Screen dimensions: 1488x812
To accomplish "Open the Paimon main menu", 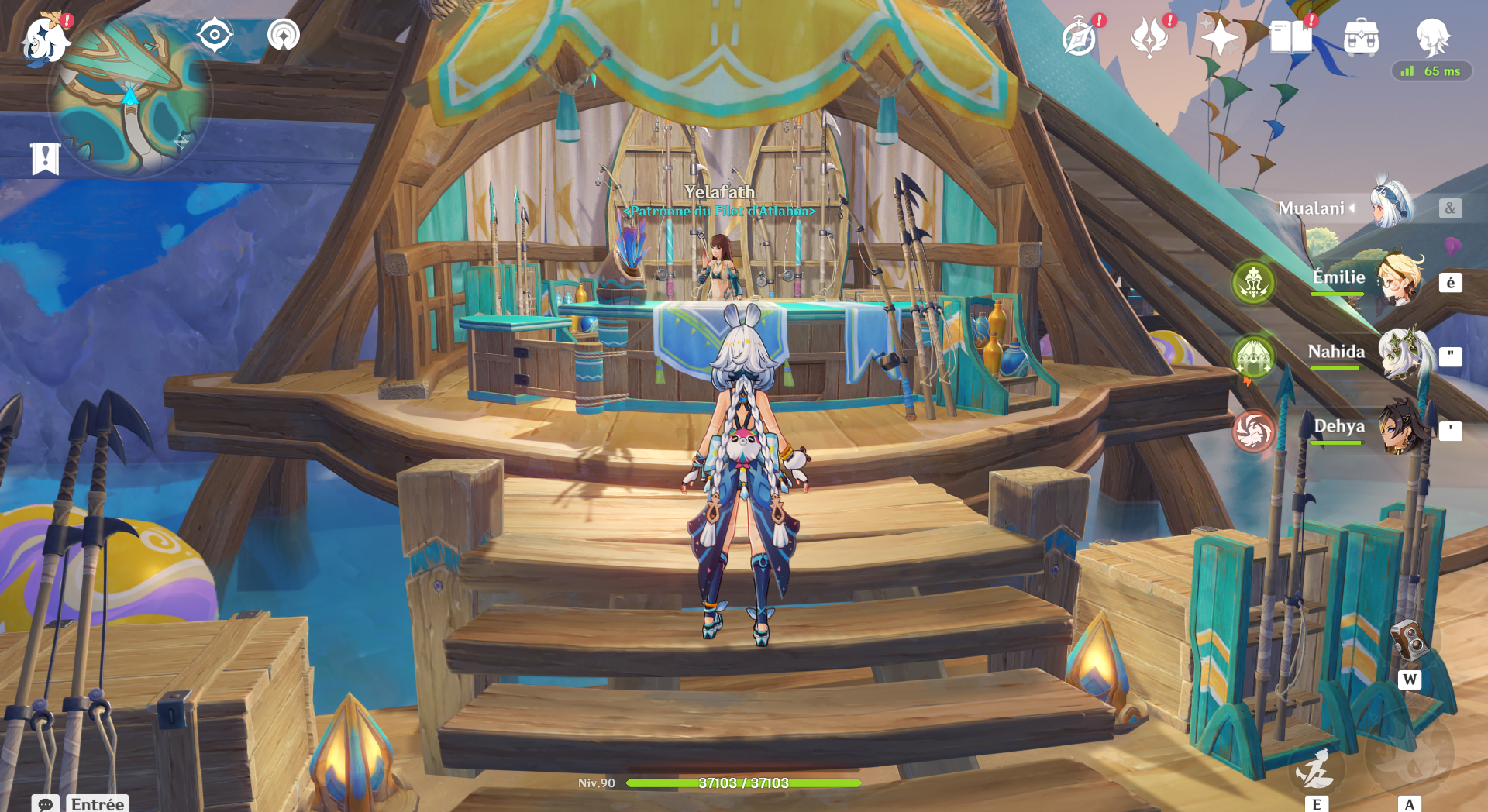I will pyautogui.click(x=45, y=39).
